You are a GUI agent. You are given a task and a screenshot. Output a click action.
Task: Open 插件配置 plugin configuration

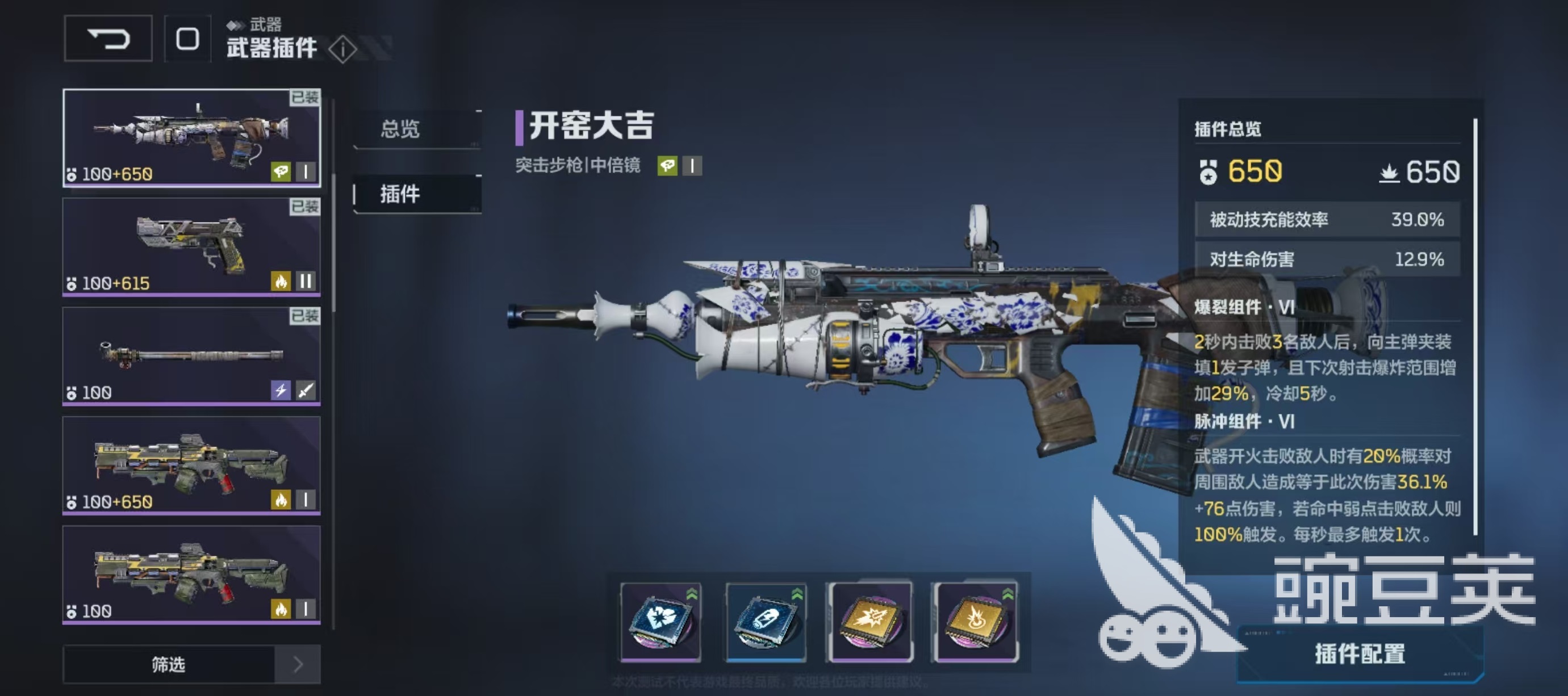click(1360, 654)
